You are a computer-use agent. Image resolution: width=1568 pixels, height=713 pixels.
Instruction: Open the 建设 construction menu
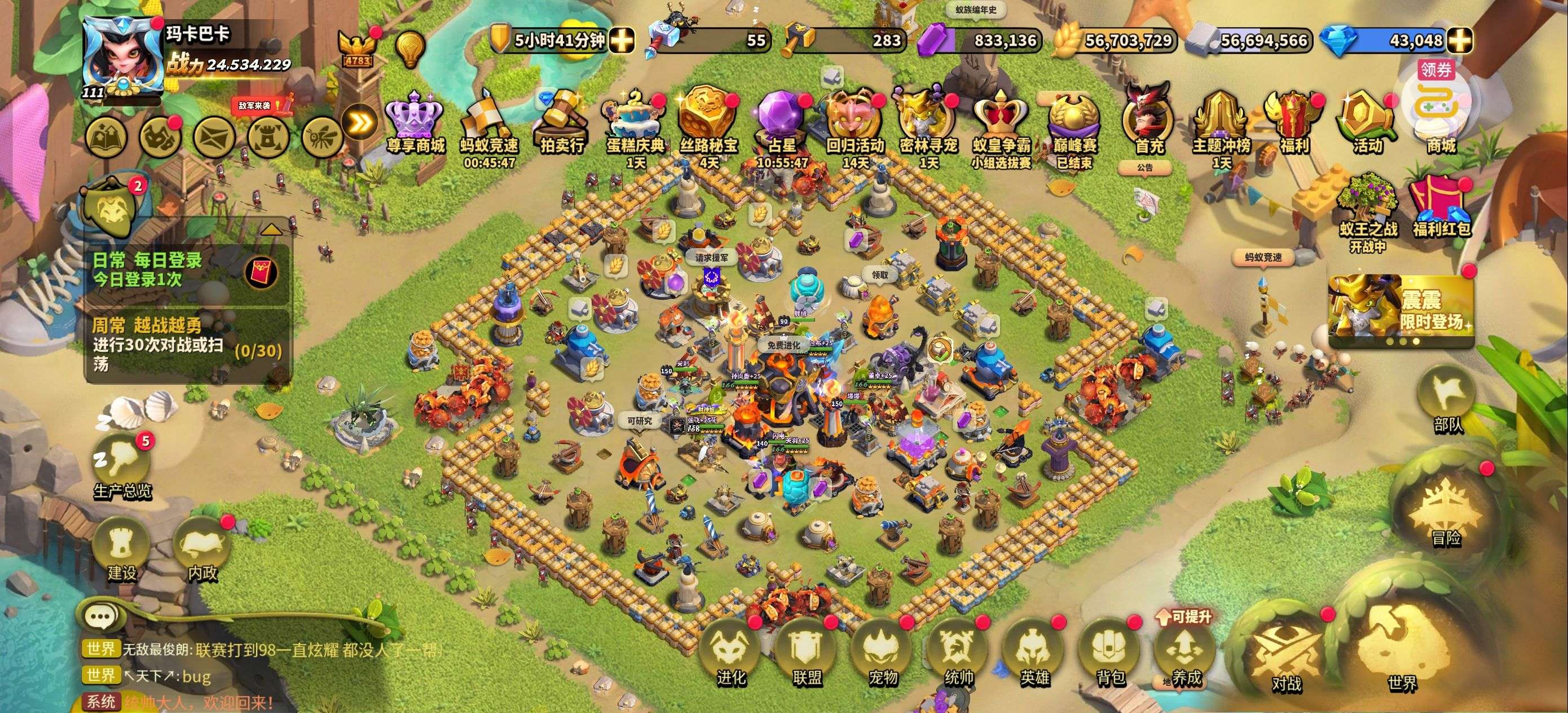point(122,551)
